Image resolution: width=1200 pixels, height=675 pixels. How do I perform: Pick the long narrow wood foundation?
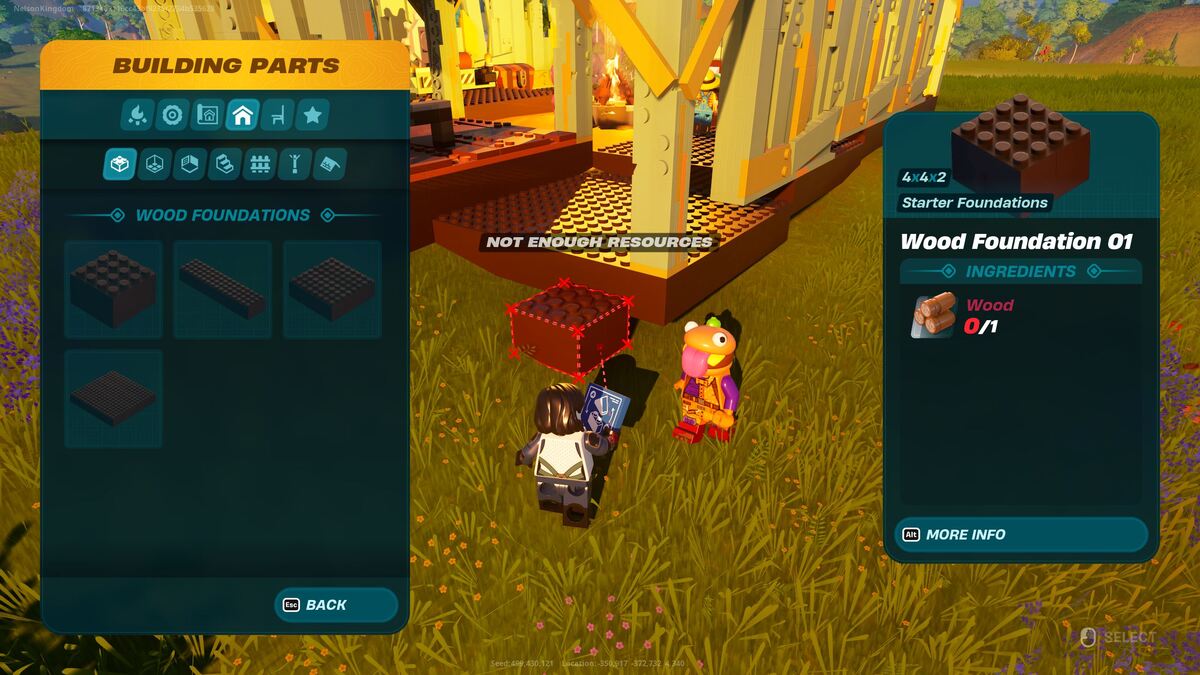[x=222, y=289]
